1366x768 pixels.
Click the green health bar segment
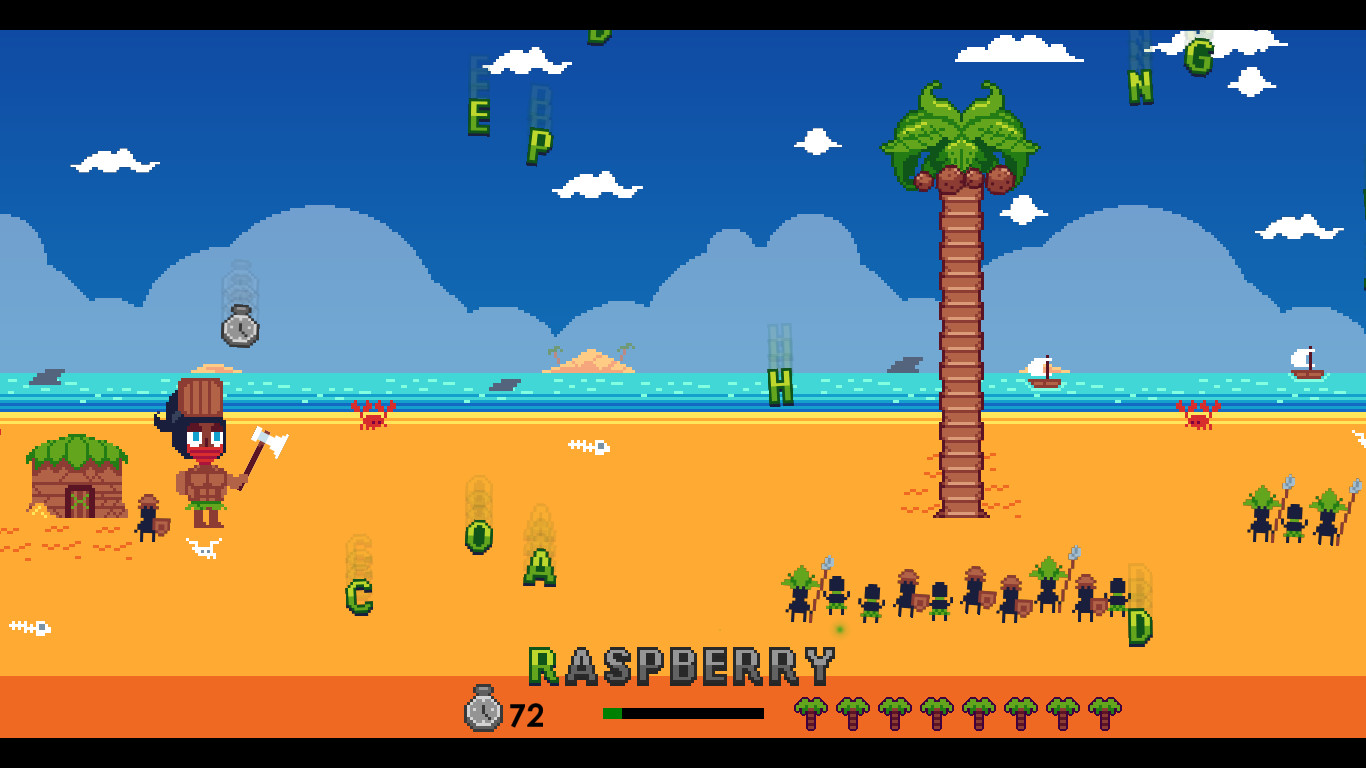tap(613, 712)
